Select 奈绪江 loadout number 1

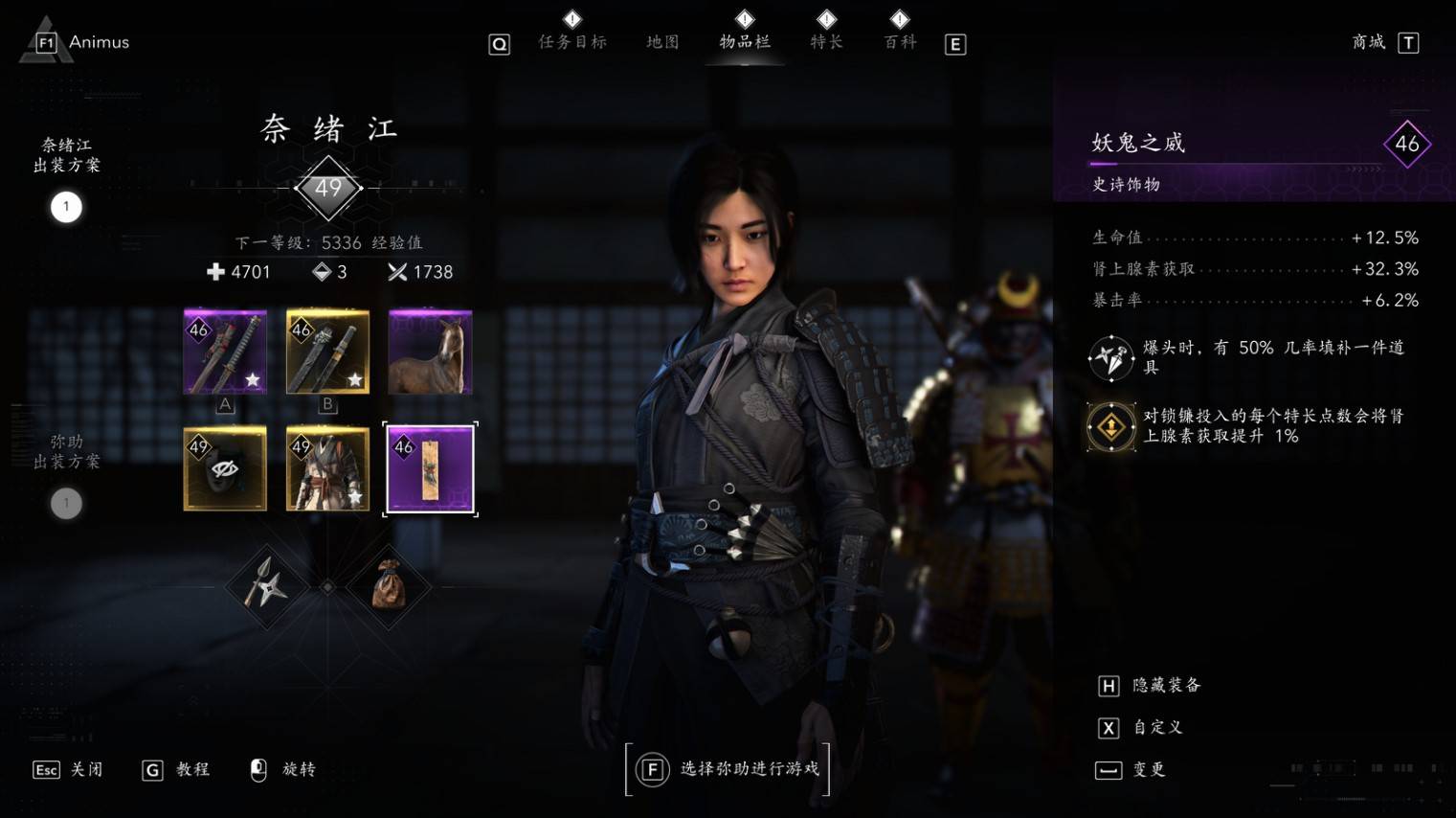pos(66,207)
